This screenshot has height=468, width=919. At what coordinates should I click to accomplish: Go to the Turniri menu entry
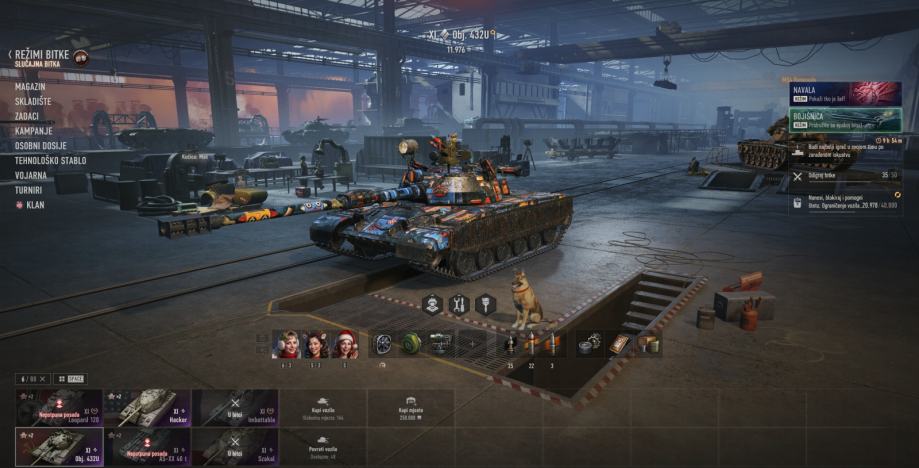pos(28,189)
